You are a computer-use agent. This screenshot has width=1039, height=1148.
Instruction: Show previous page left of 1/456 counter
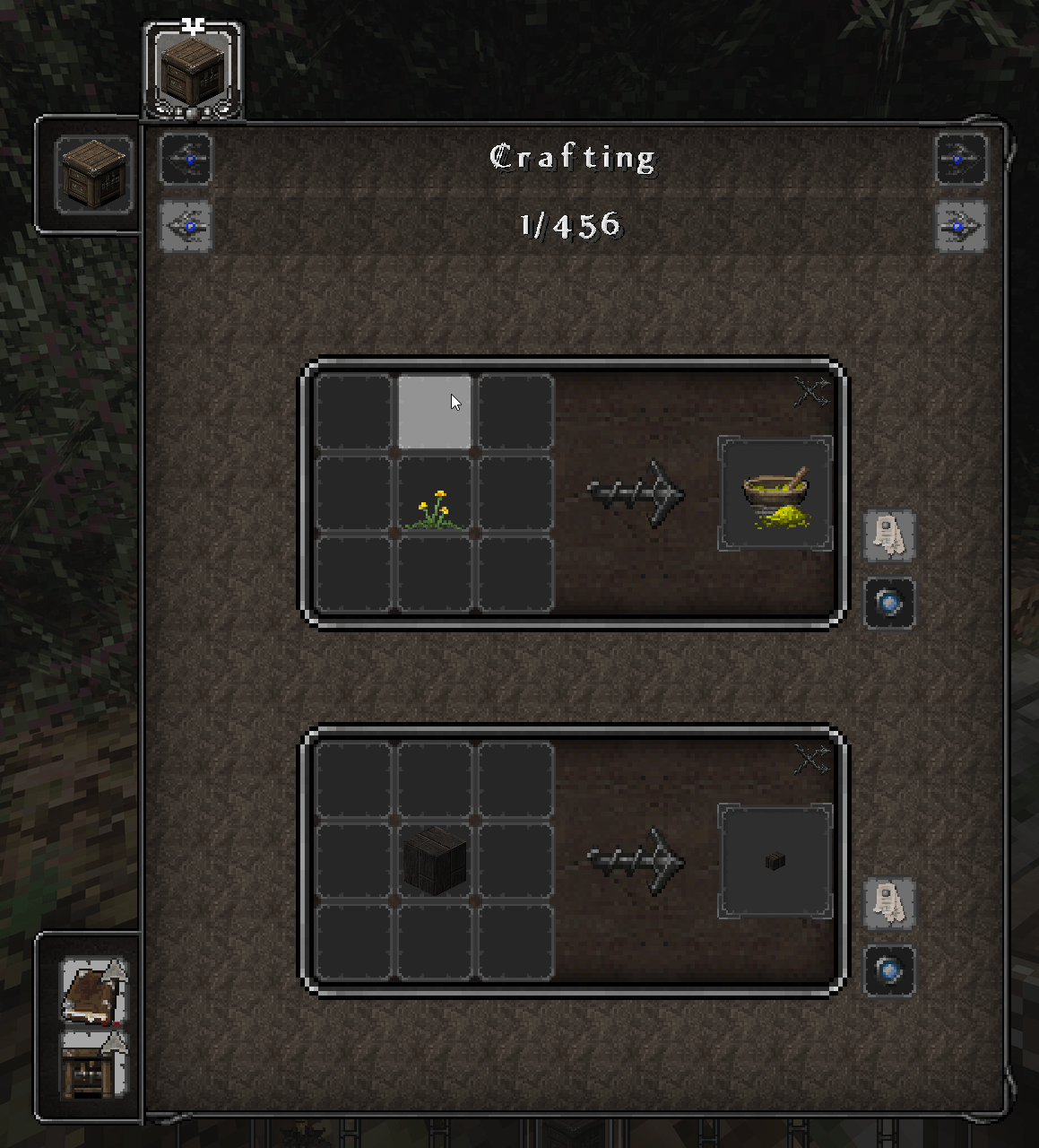pyautogui.click(x=186, y=225)
